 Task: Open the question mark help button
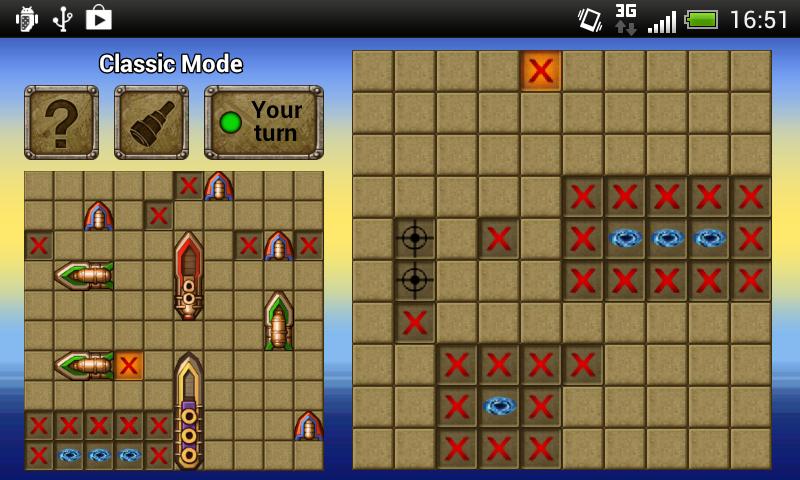click(61, 122)
